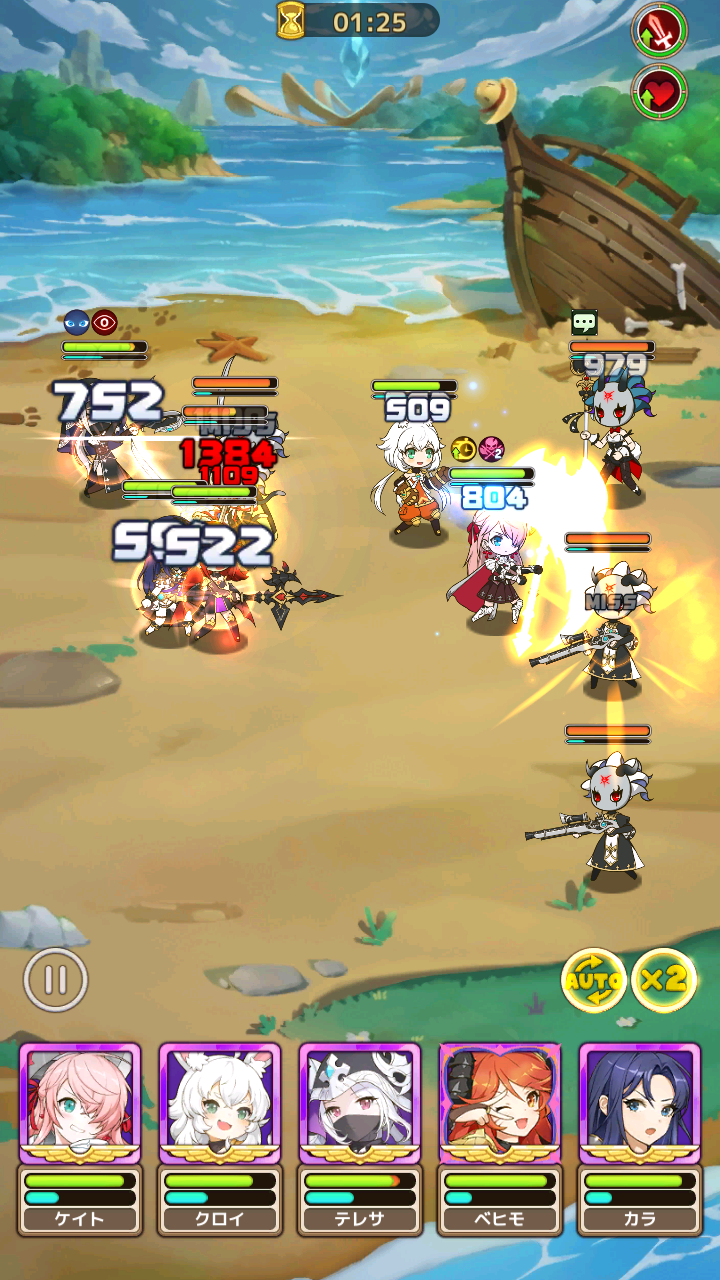Screen dimensions: 720x1280
Task: Tap the red heart buff icon
Action: pyautogui.click(x=659, y=92)
